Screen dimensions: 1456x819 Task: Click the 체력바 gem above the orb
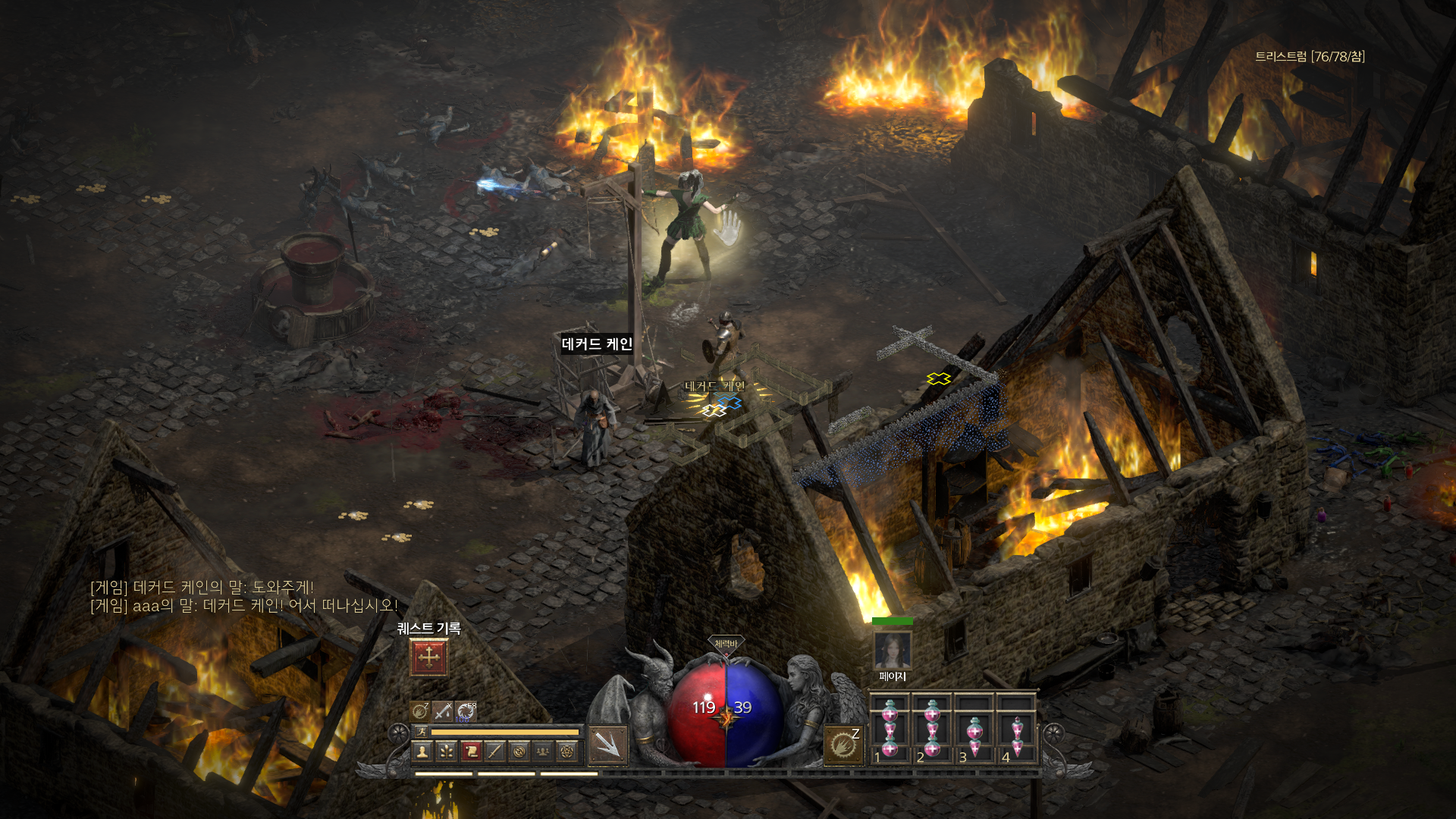726,644
